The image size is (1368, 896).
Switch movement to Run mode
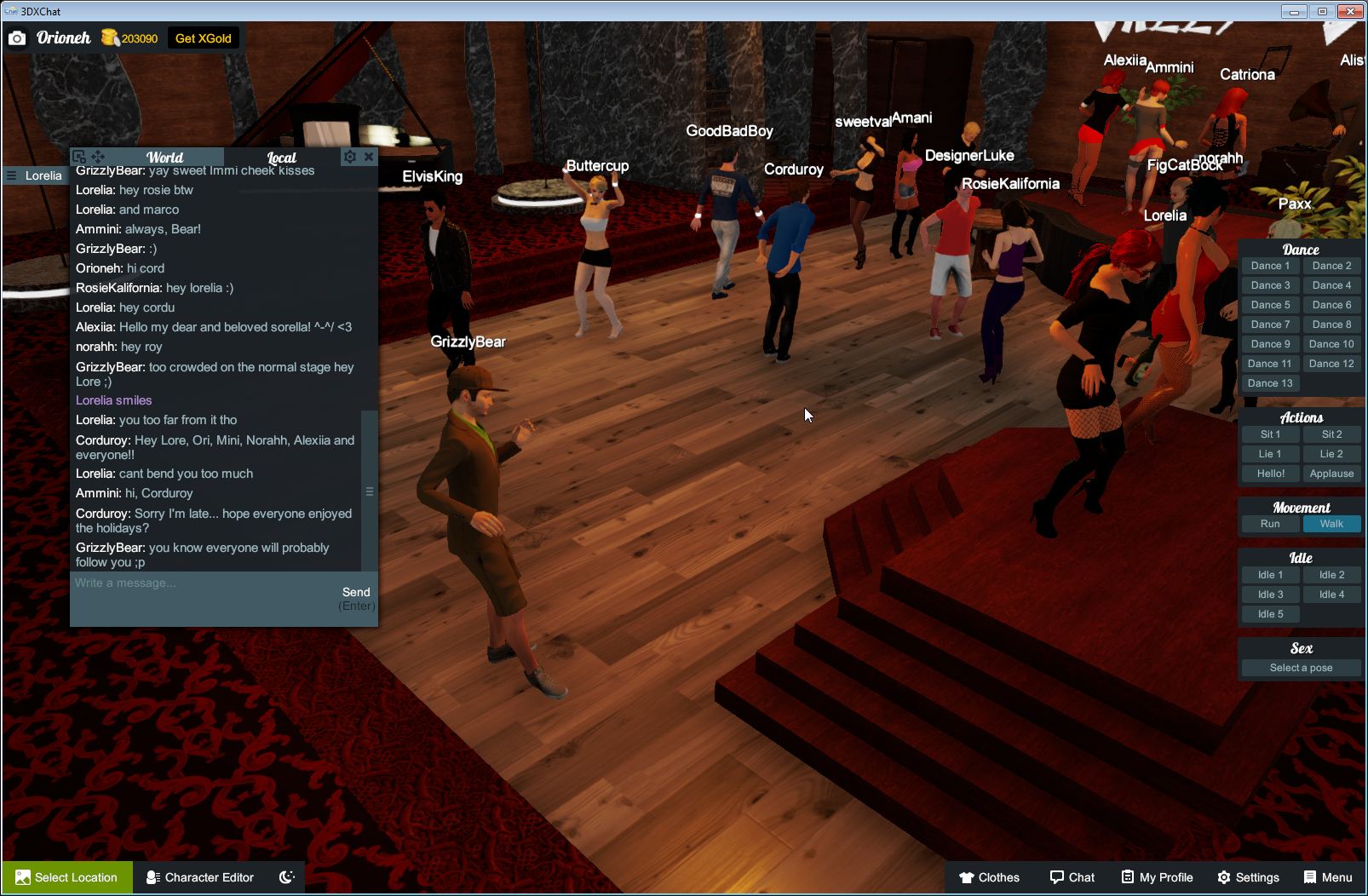point(1270,524)
